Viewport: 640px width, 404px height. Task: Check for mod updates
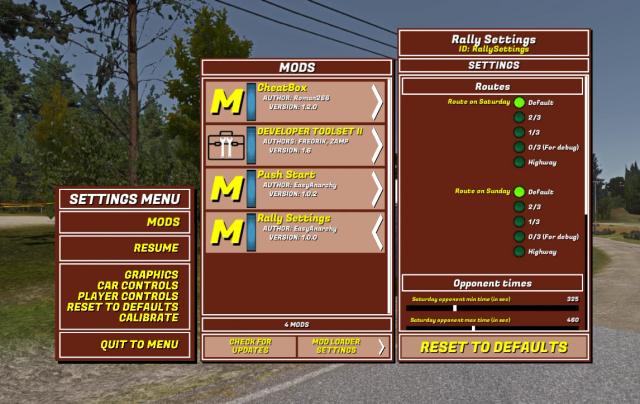point(249,346)
